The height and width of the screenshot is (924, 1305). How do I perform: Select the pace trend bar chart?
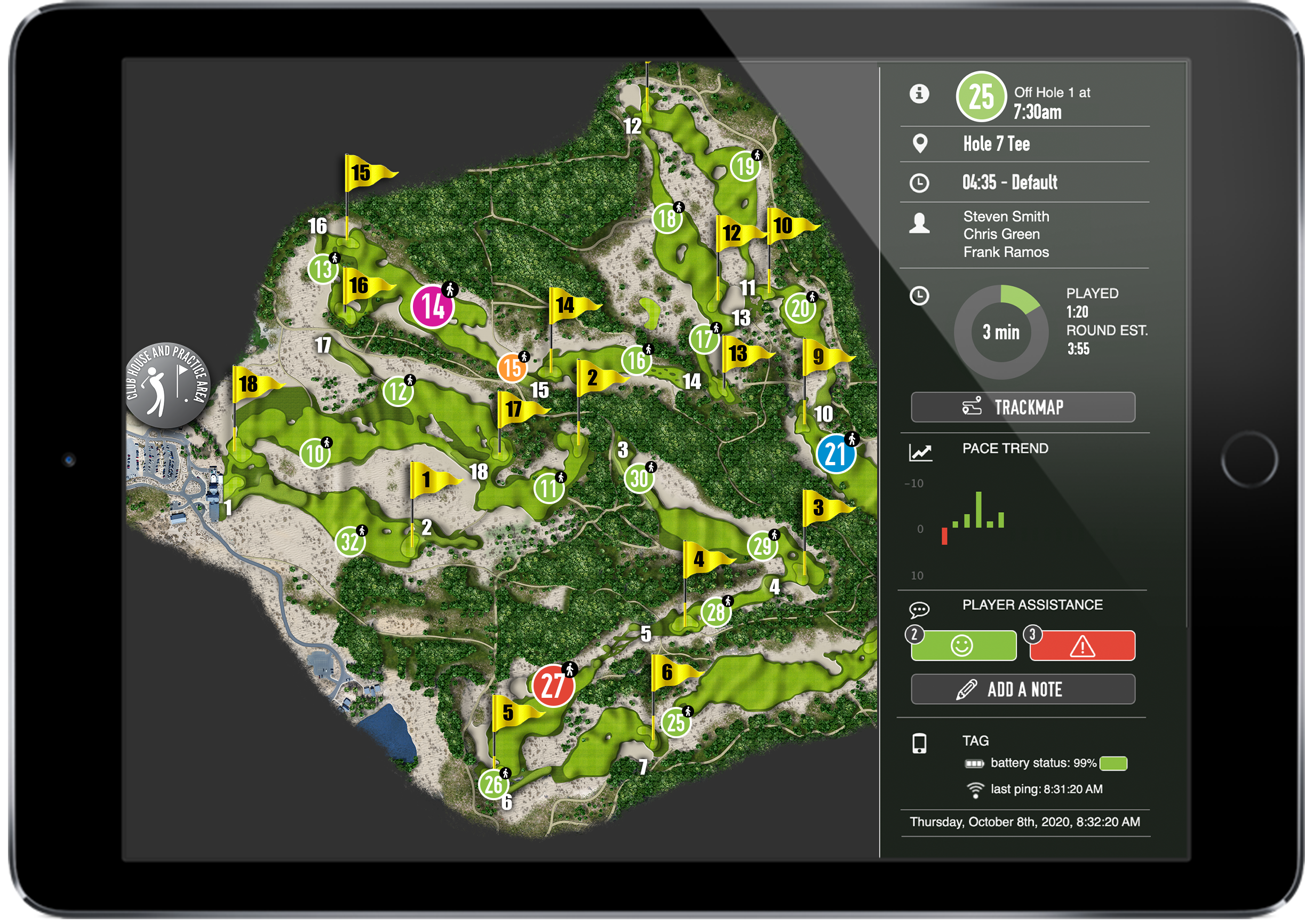tap(973, 515)
